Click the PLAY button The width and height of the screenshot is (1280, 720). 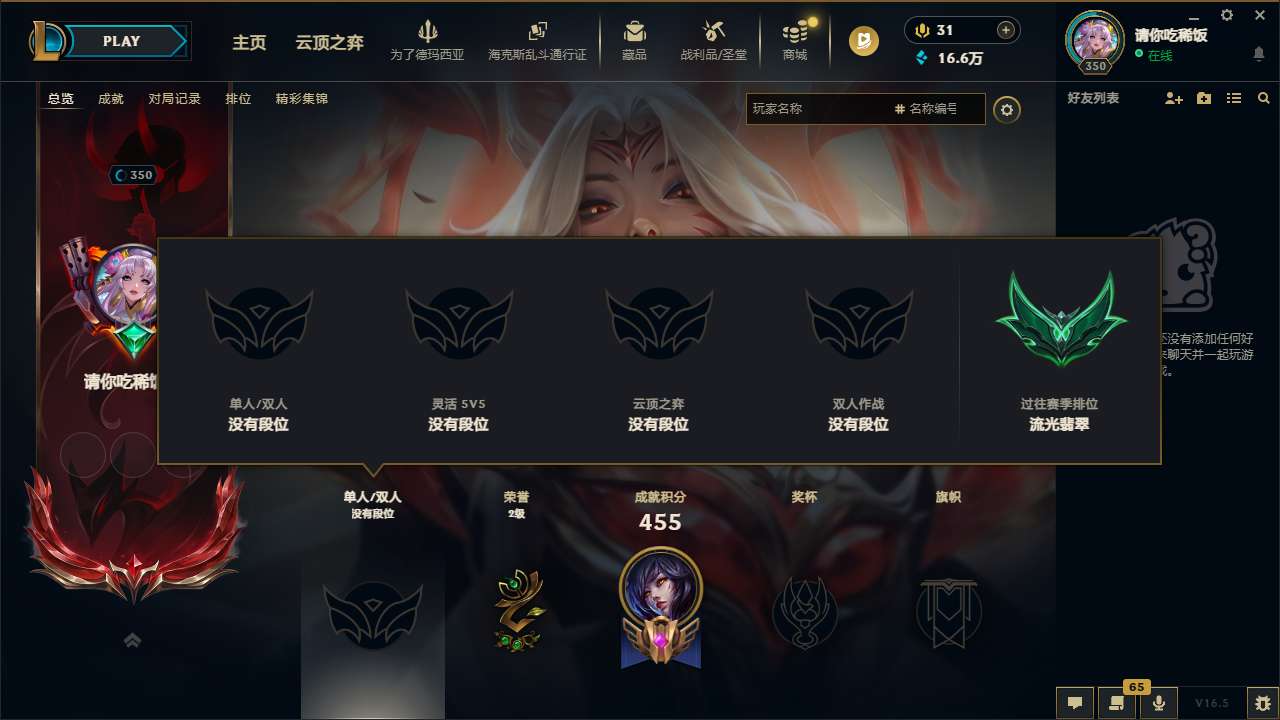[122, 41]
